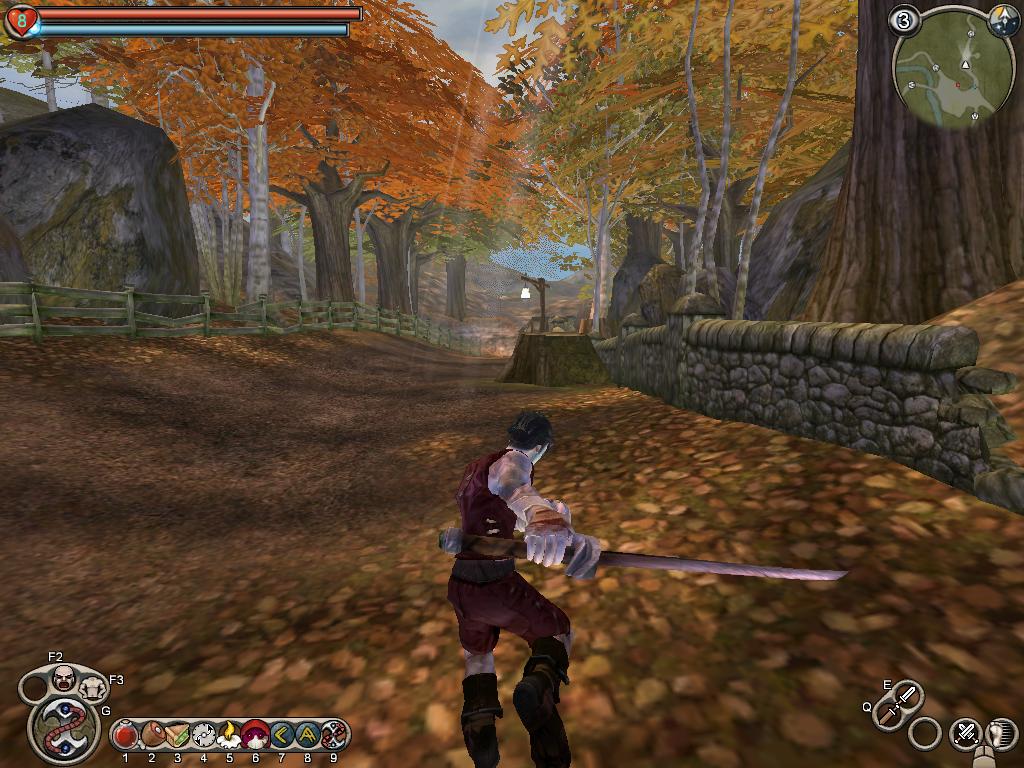Image resolution: width=1024 pixels, height=768 pixels.
Task: Click the red quest marker on minimap
Action: click(x=957, y=86)
